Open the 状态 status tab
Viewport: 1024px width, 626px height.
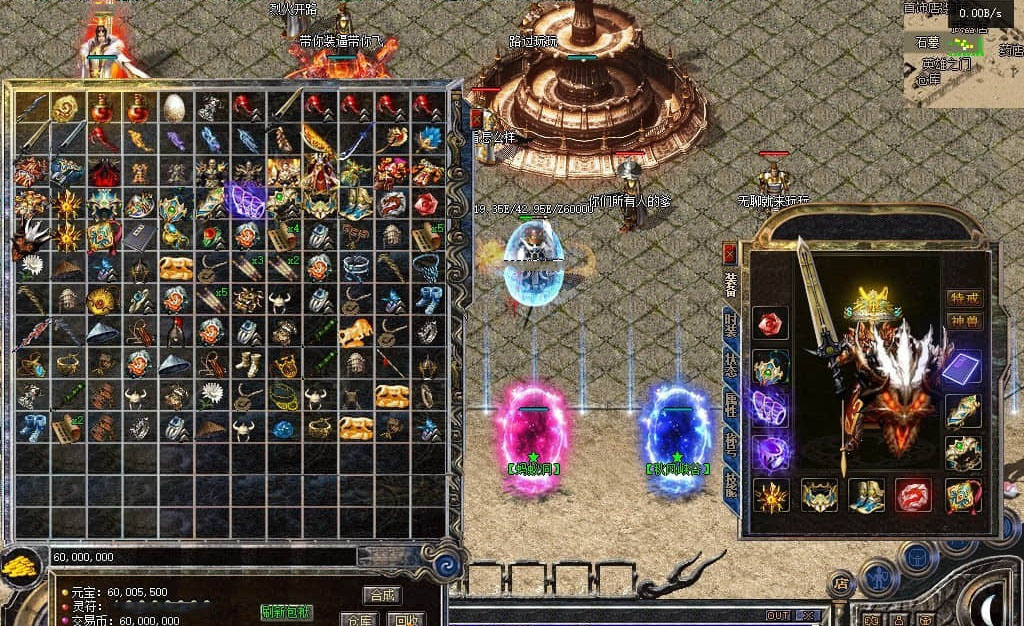click(731, 363)
